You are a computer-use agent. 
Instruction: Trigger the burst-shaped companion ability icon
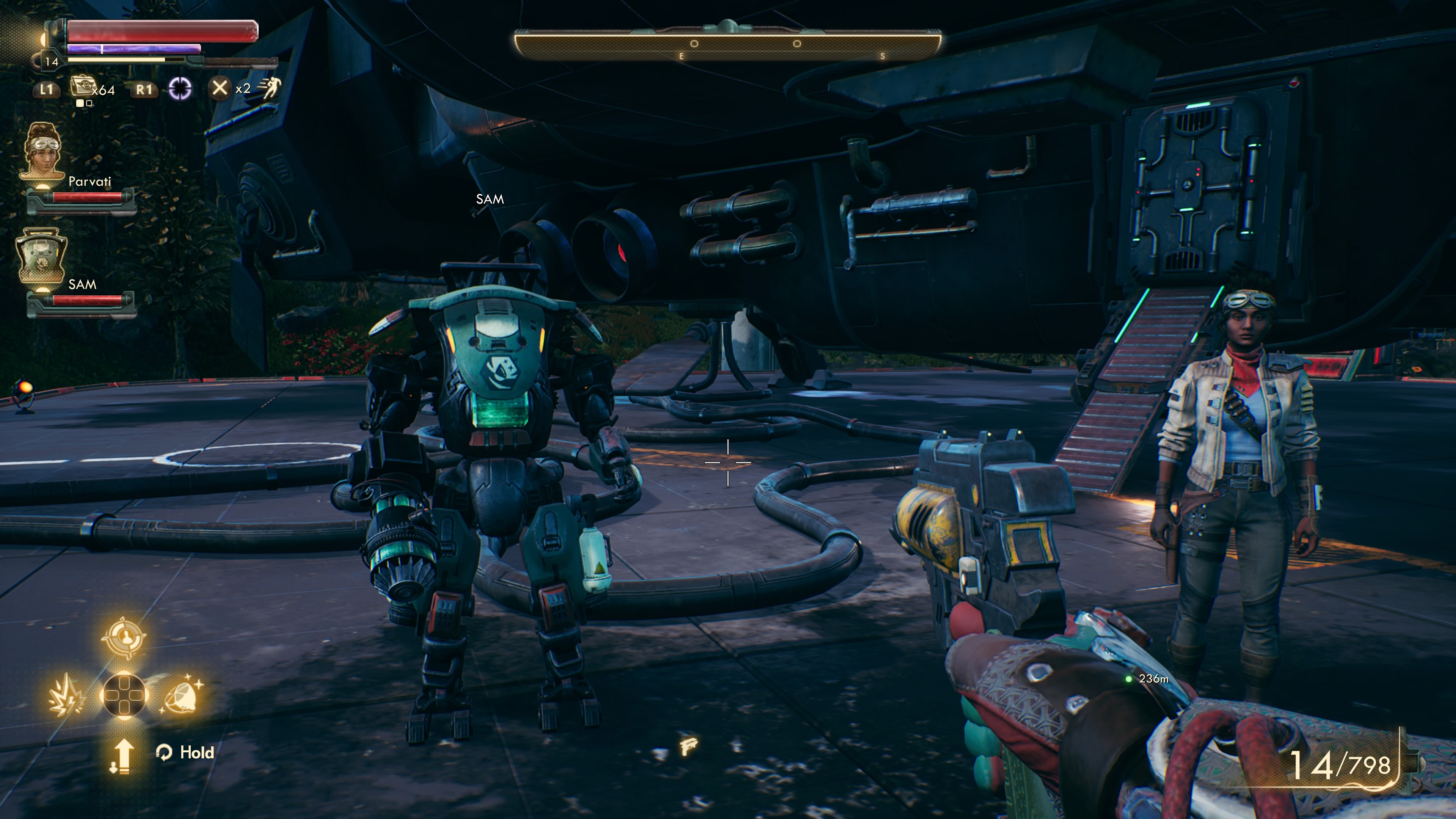point(67,695)
